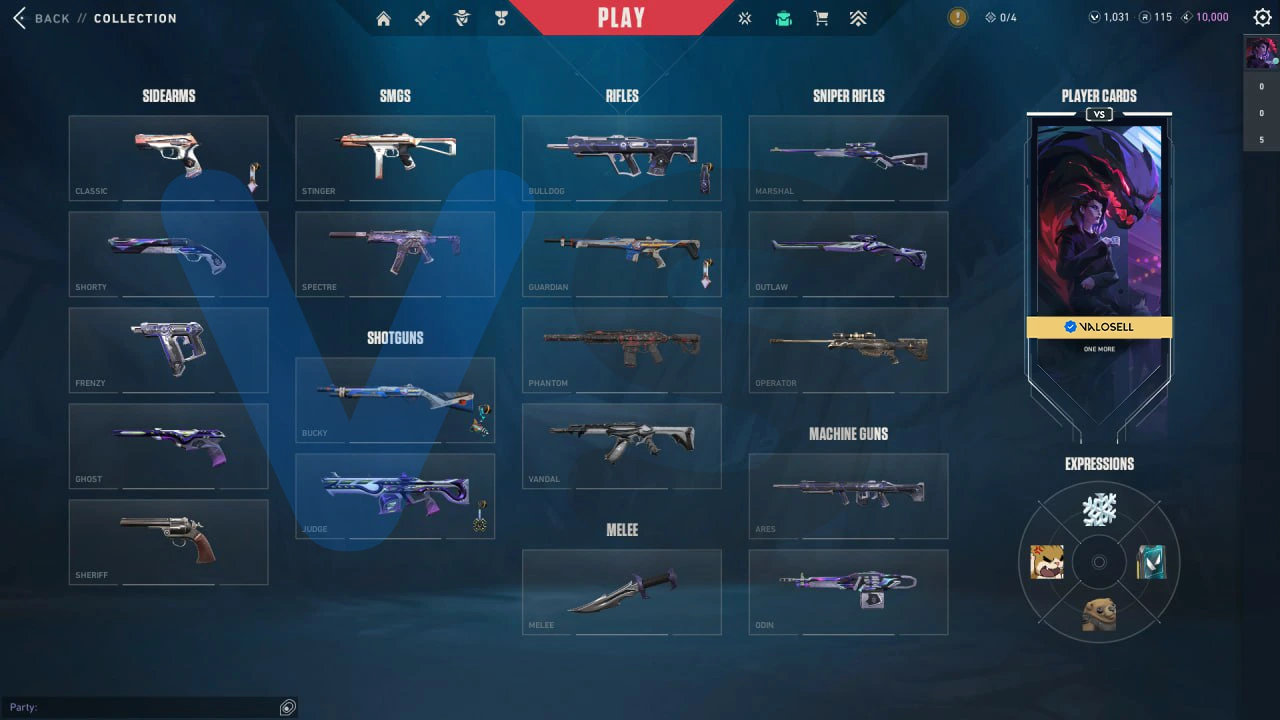Viewport: 1280px width, 720px height.
Task: Click the Party chat input box
Action: [x=150, y=707]
